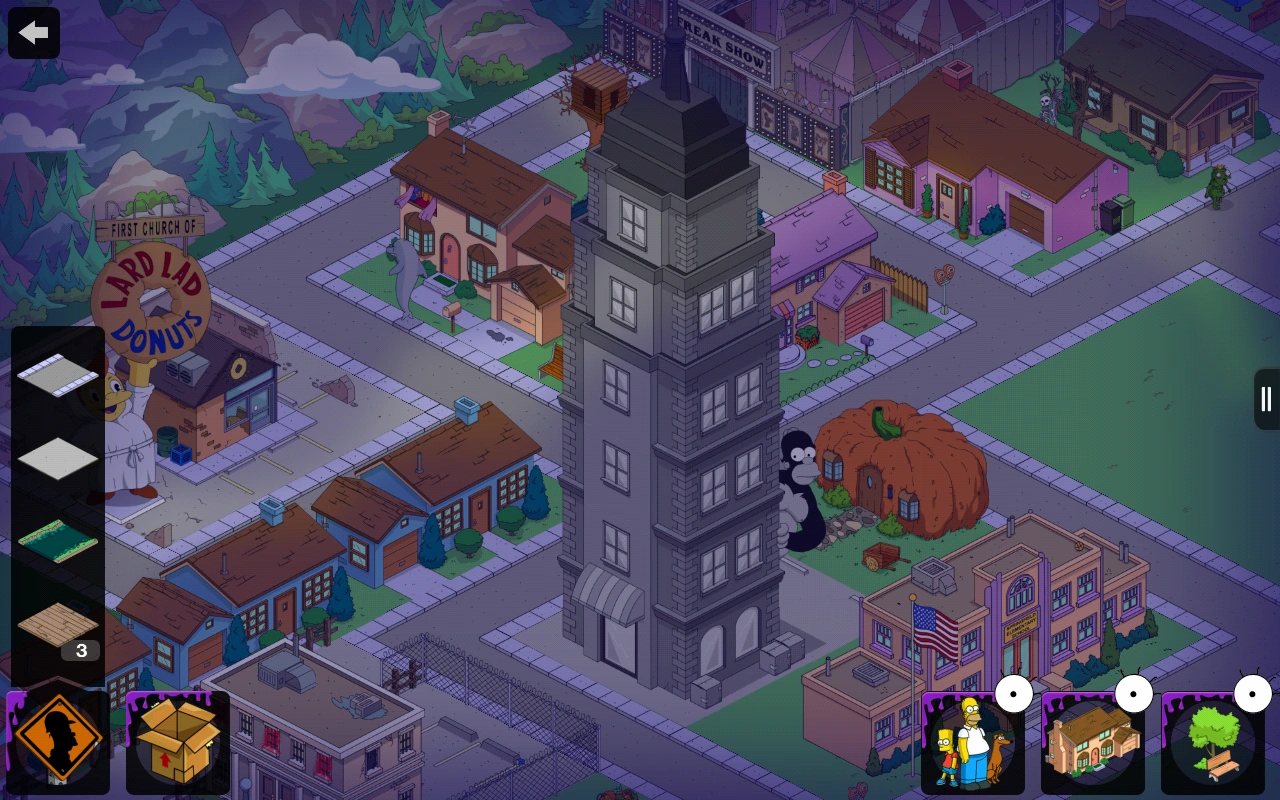Toggle the eyeball on the characters button
Viewport: 1280px width, 800px height.
pos(1014,693)
